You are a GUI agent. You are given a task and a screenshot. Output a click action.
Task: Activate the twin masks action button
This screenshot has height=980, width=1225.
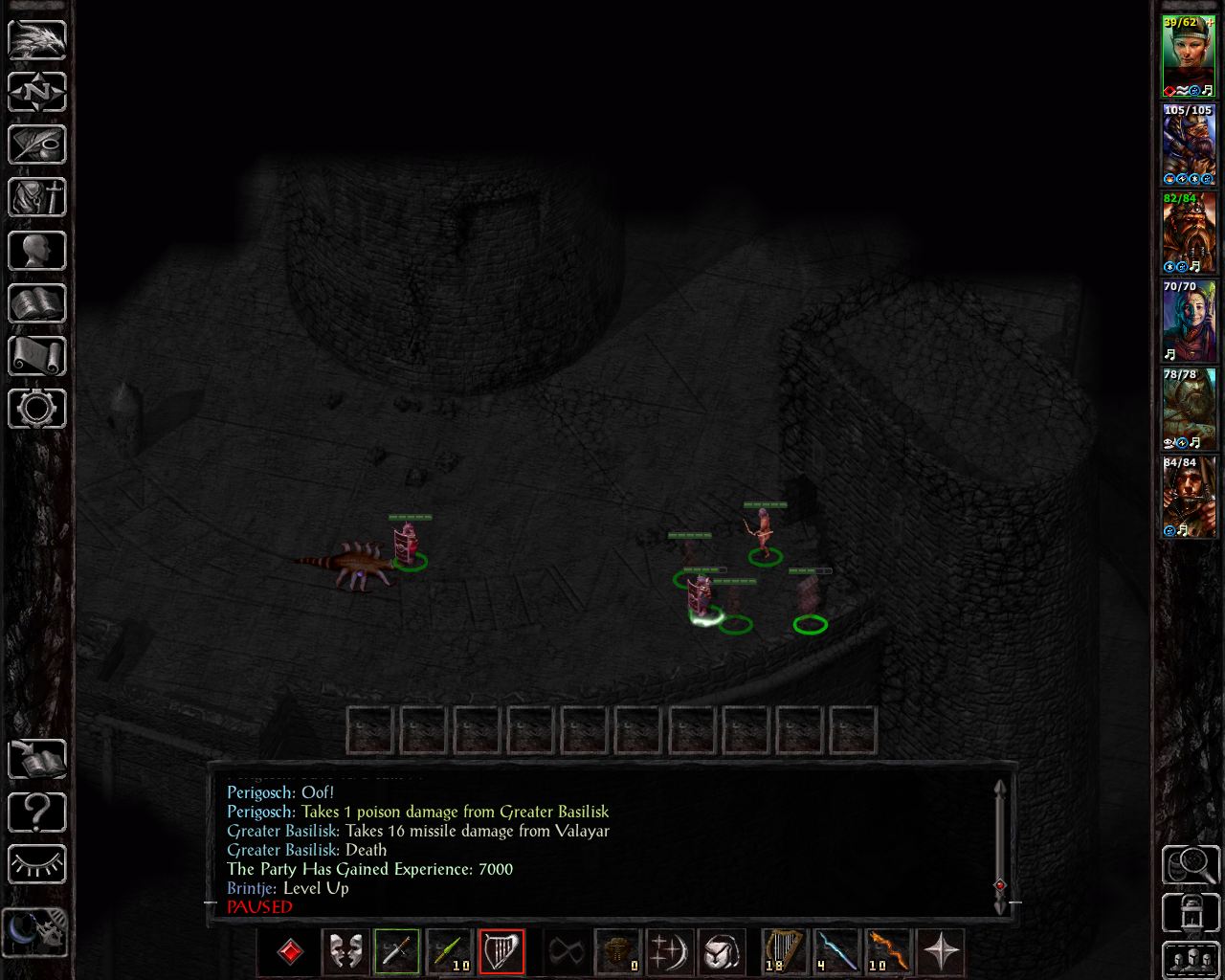[345, 951]
